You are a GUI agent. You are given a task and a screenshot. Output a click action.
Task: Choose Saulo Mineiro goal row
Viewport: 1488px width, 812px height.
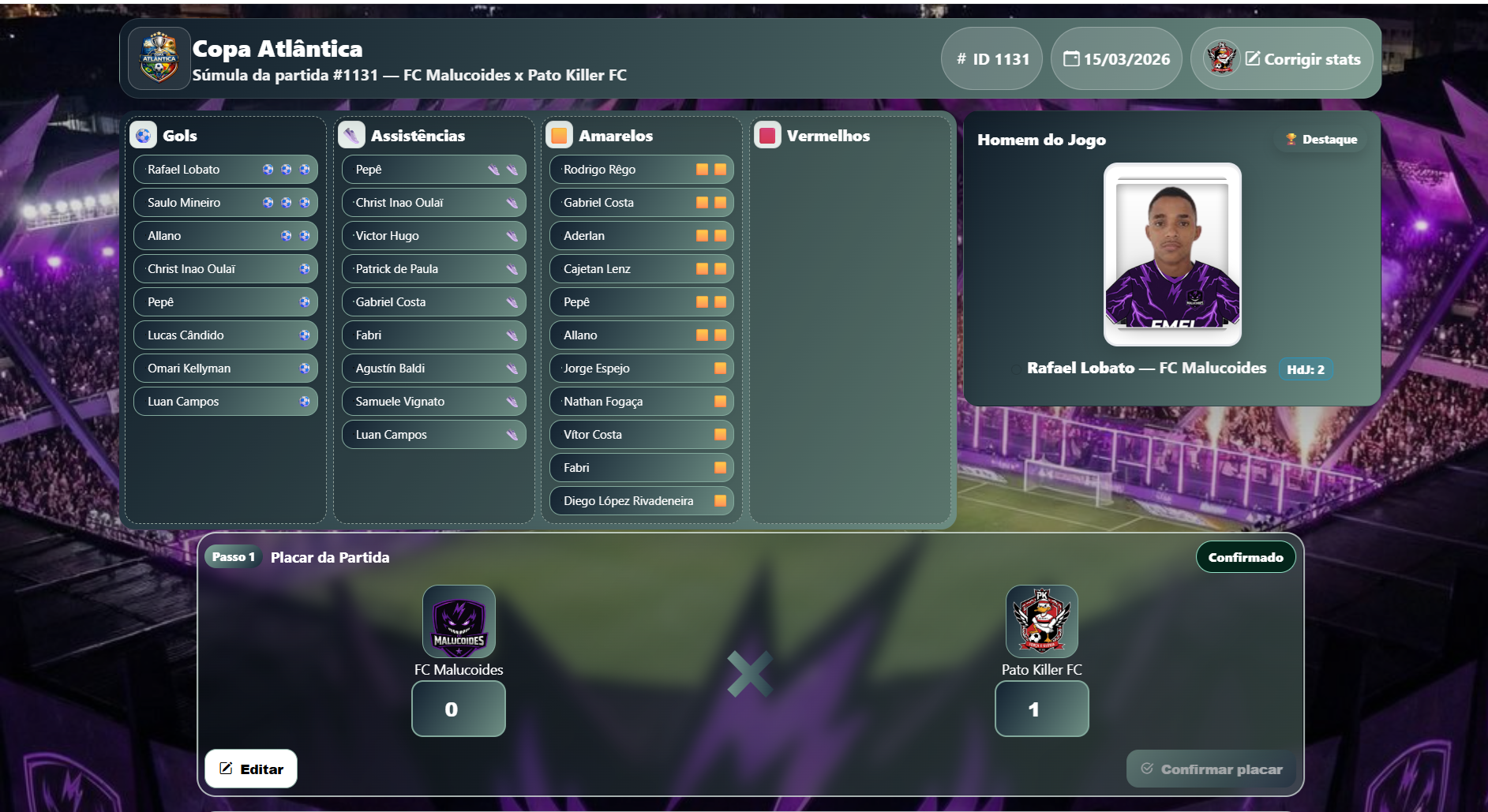(x=225, y=203)
